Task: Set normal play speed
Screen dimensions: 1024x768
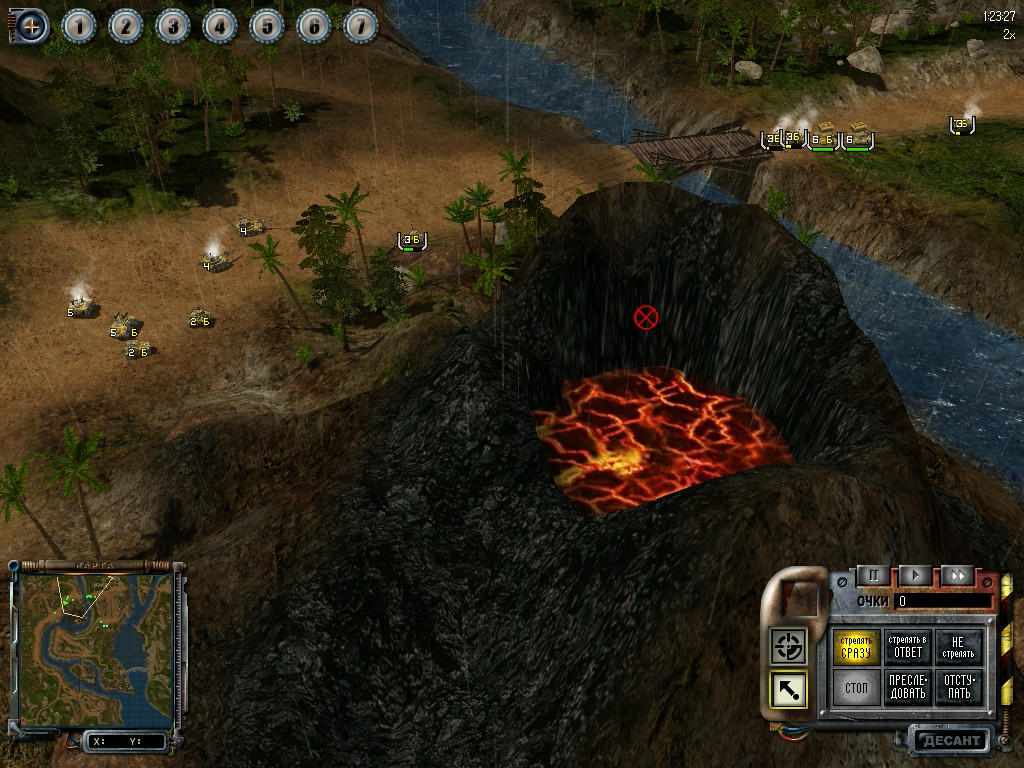Action: point(915,575)
